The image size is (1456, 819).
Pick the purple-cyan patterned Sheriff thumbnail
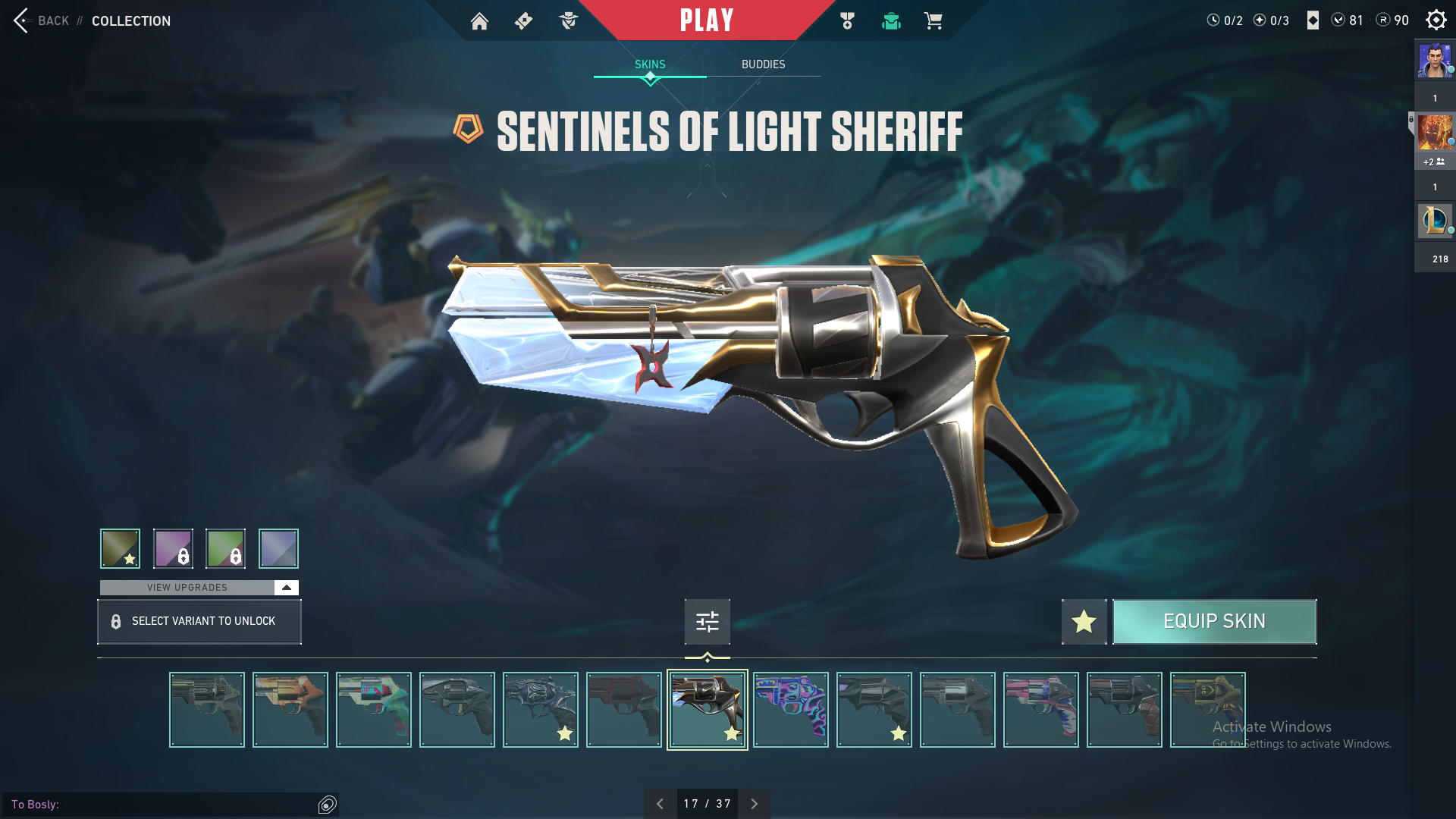[790, 710]
